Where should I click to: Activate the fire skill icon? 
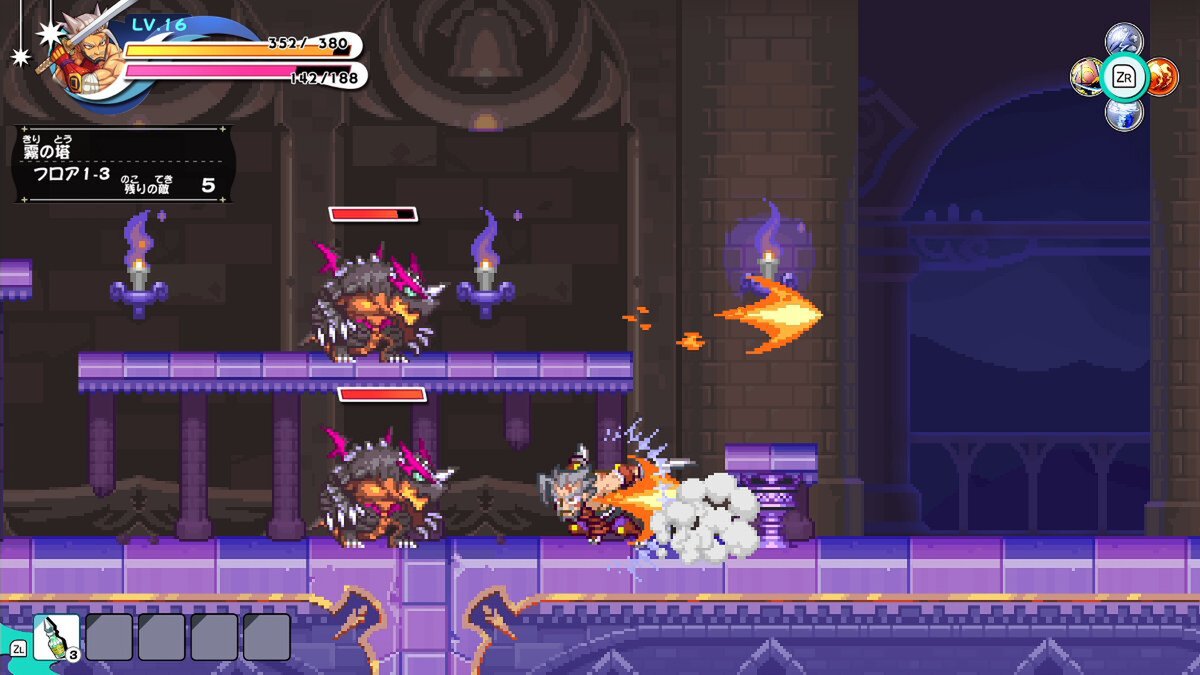(1161, 77)
